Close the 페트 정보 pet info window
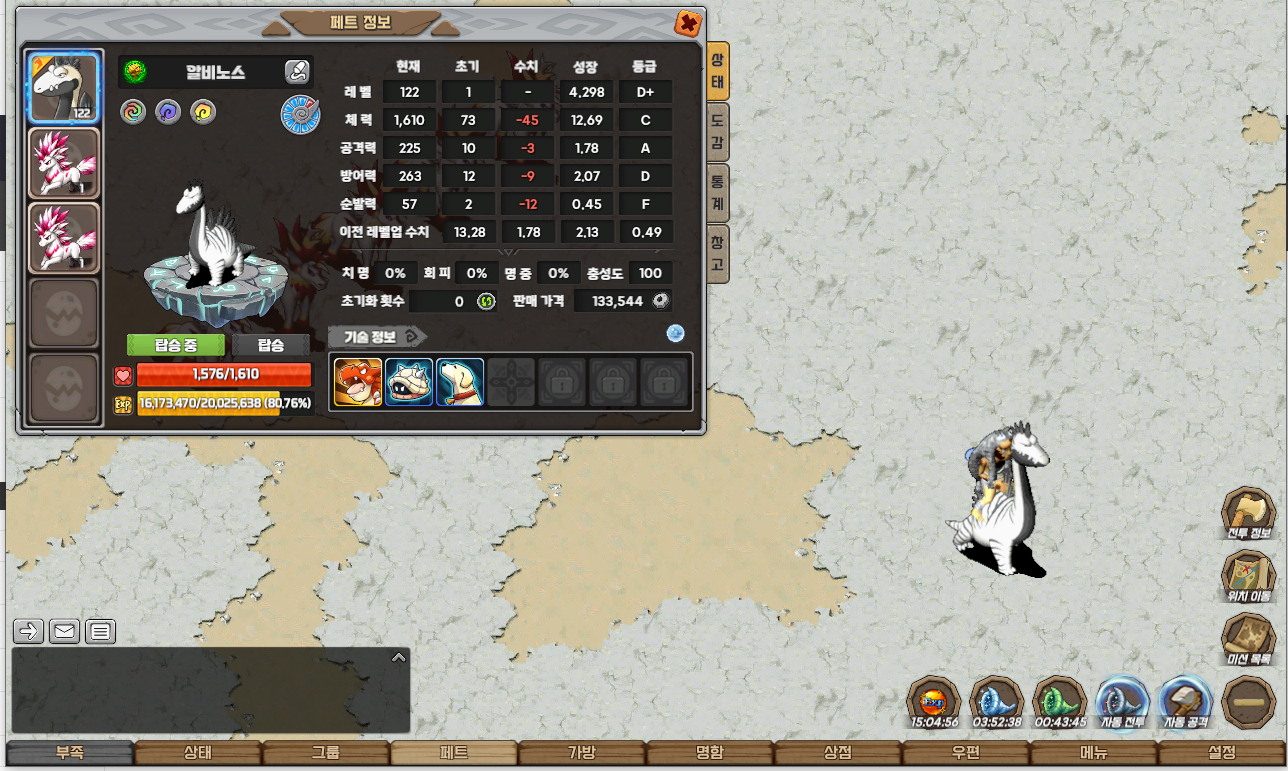 [x=688, y=23]
